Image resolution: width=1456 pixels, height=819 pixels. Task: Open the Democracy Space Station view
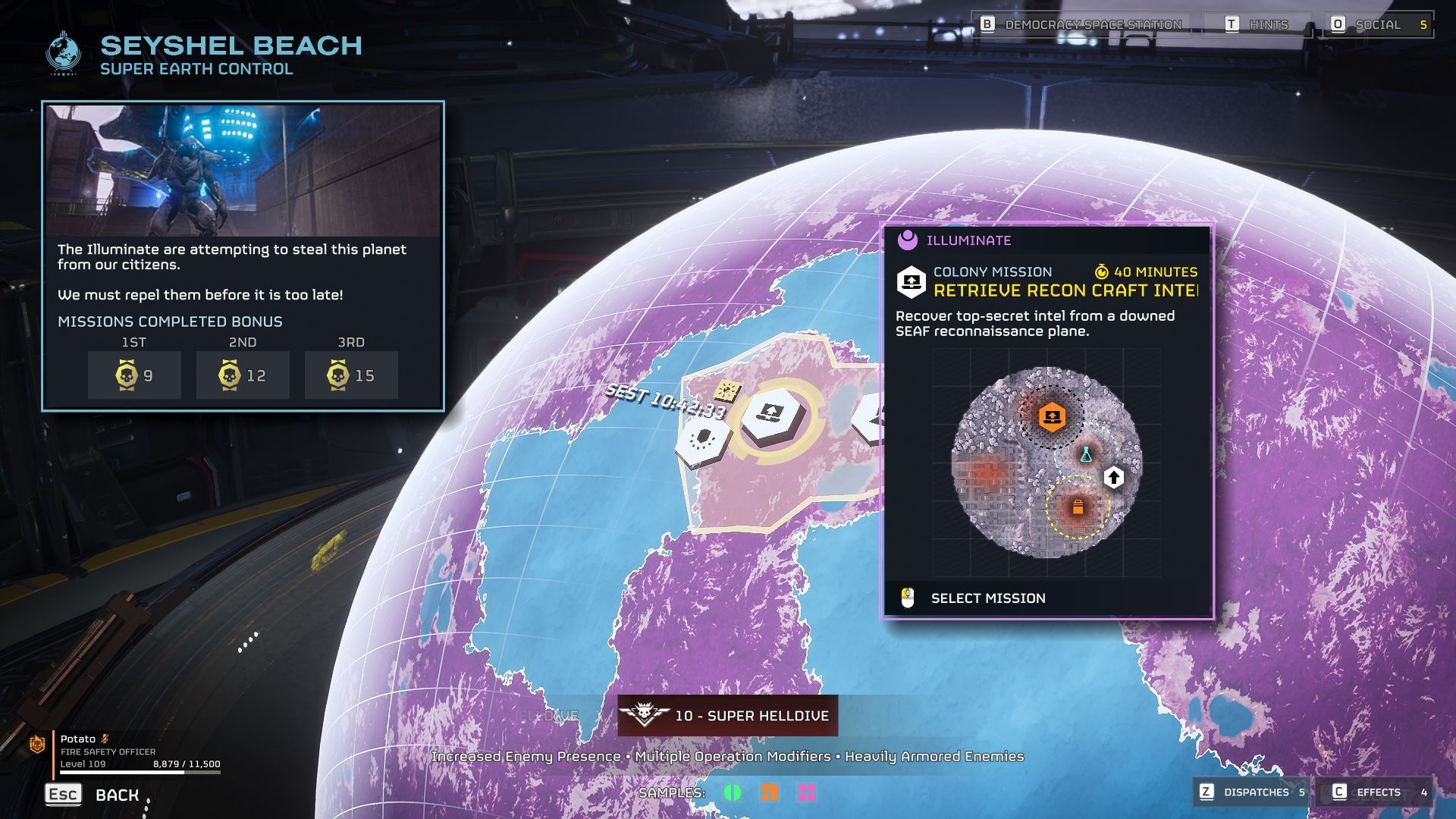click(1081, 25)
